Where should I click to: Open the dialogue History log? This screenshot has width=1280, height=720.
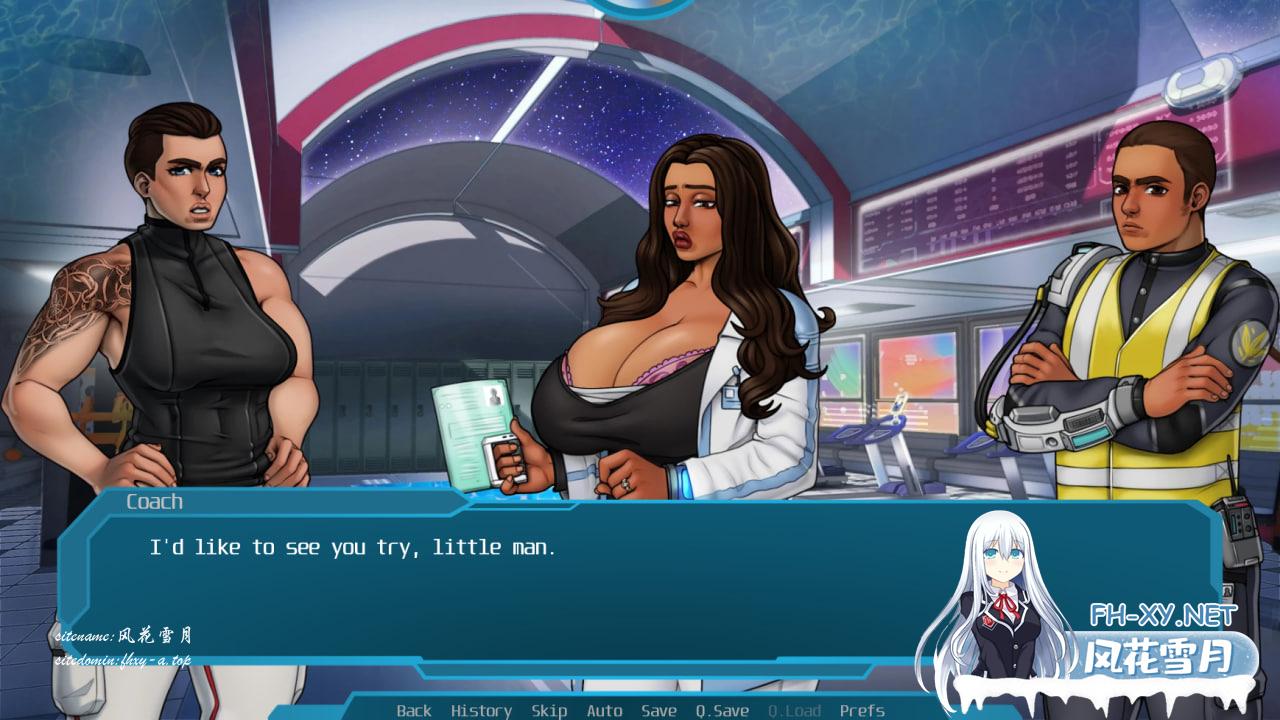pos(481,710)
